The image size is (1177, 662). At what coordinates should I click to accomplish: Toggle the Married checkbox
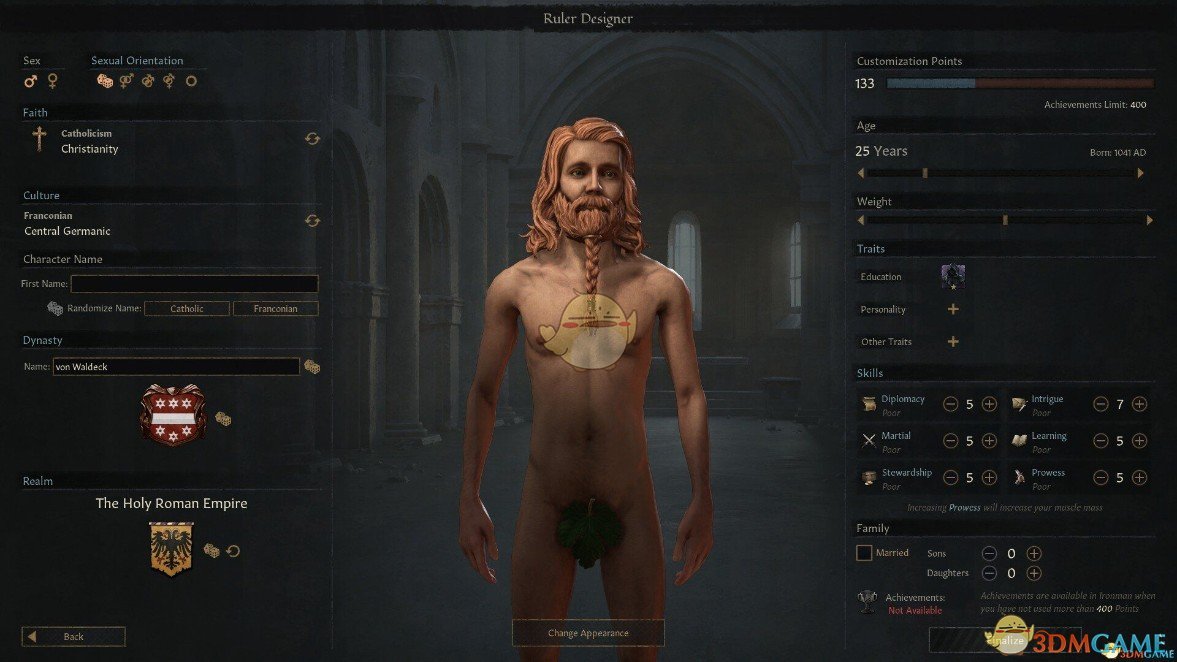864,552
